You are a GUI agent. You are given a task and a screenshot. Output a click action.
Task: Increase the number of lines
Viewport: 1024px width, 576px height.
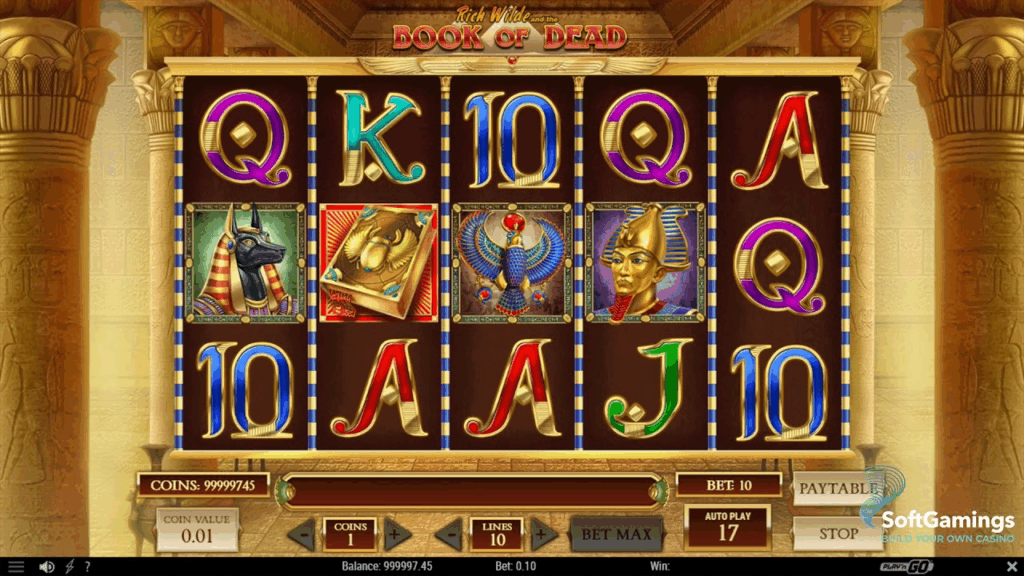point(542,534)
